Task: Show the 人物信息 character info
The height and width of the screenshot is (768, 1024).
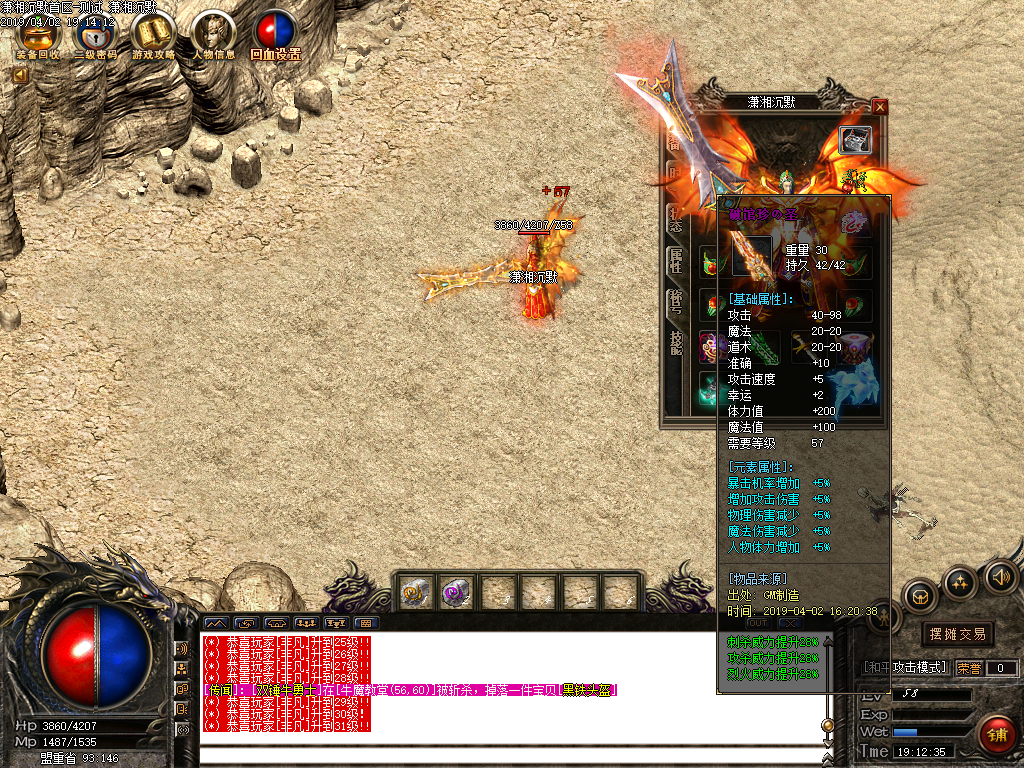Action: pos(214,37)
